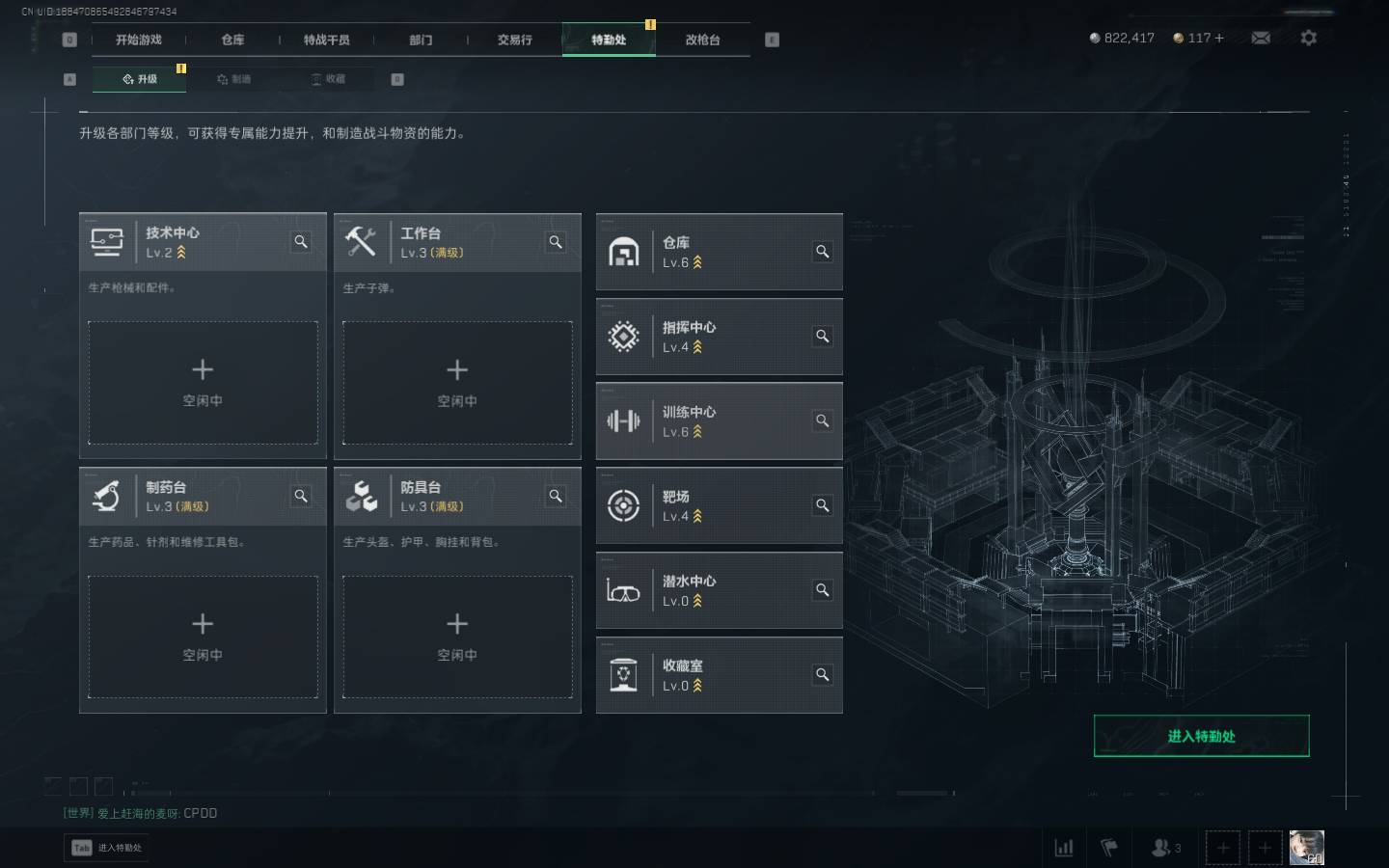Switch to the 制造 sub-tab
Image resolution: width=1389 pixels, height=868 pixels.
234,79
